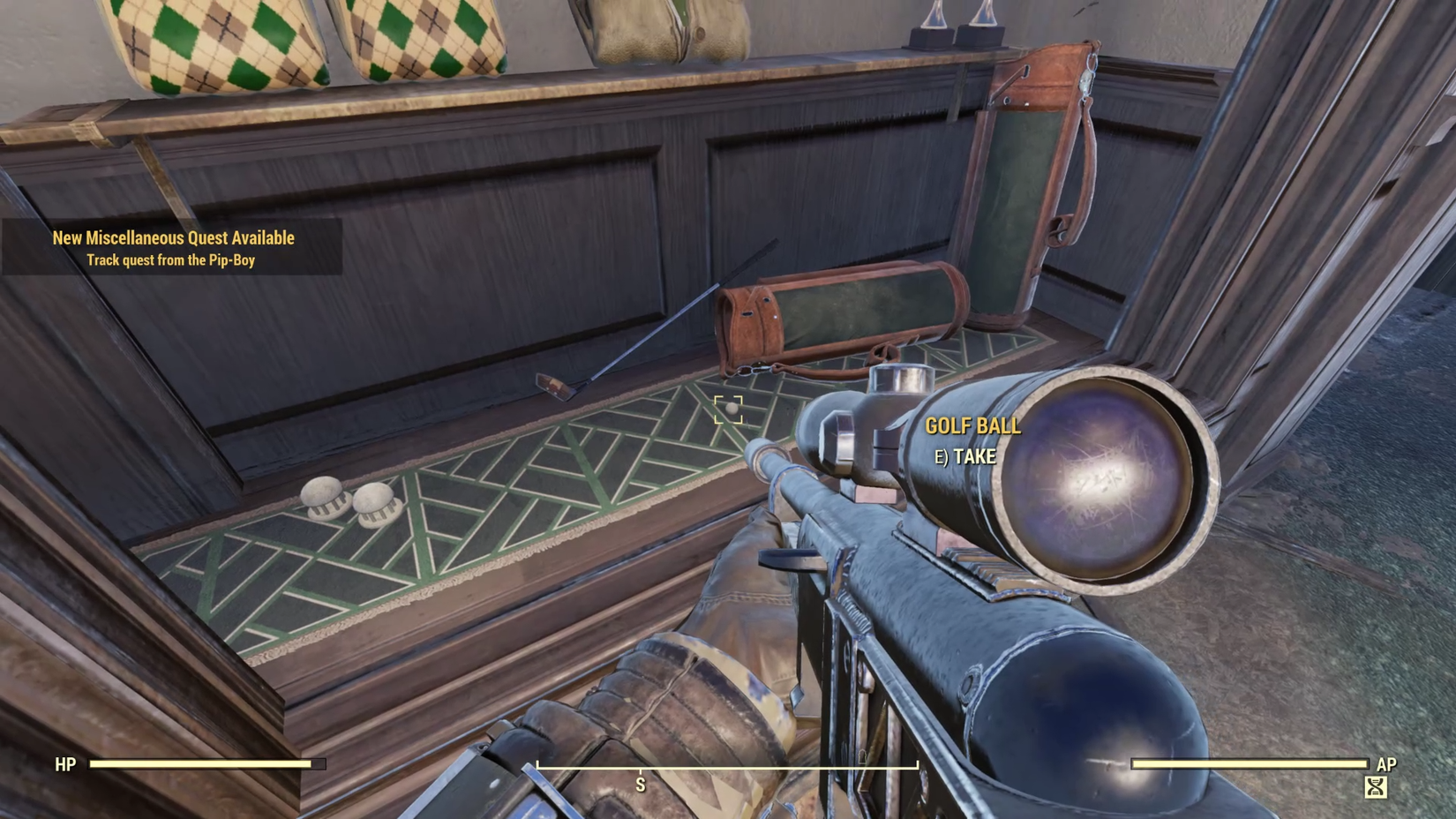This screenshot has height=819, width=1456.
Task: Expand the New Miscellaneous Quest notification
Action: 173,237
